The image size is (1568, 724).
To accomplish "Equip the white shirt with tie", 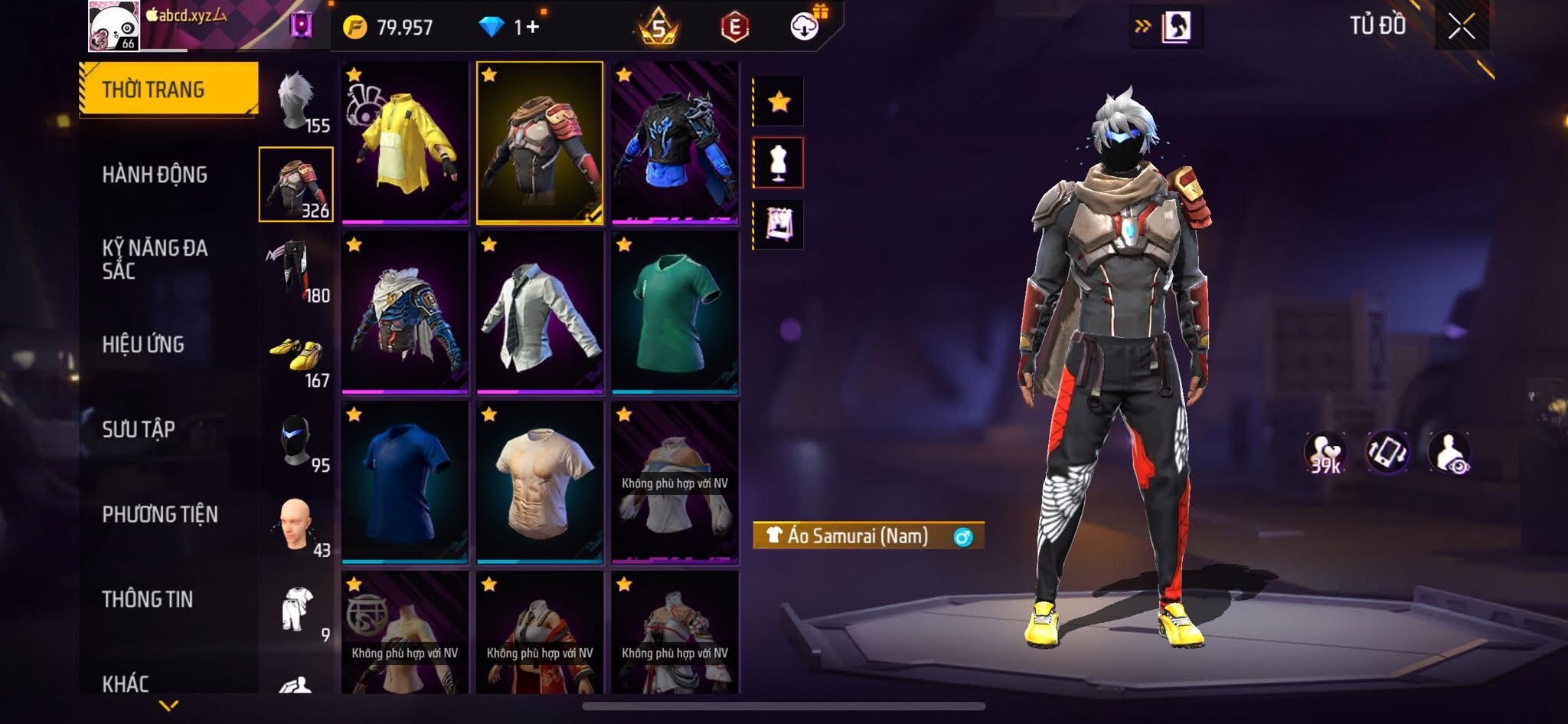I will tap(540, 313).
